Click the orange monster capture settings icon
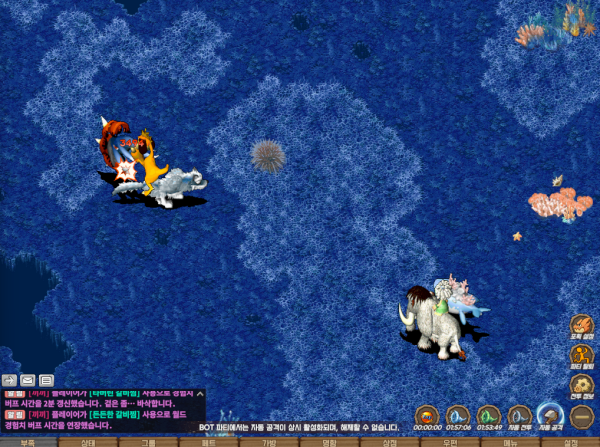Screen dimensions: 600x447 (x=582, y=327)
